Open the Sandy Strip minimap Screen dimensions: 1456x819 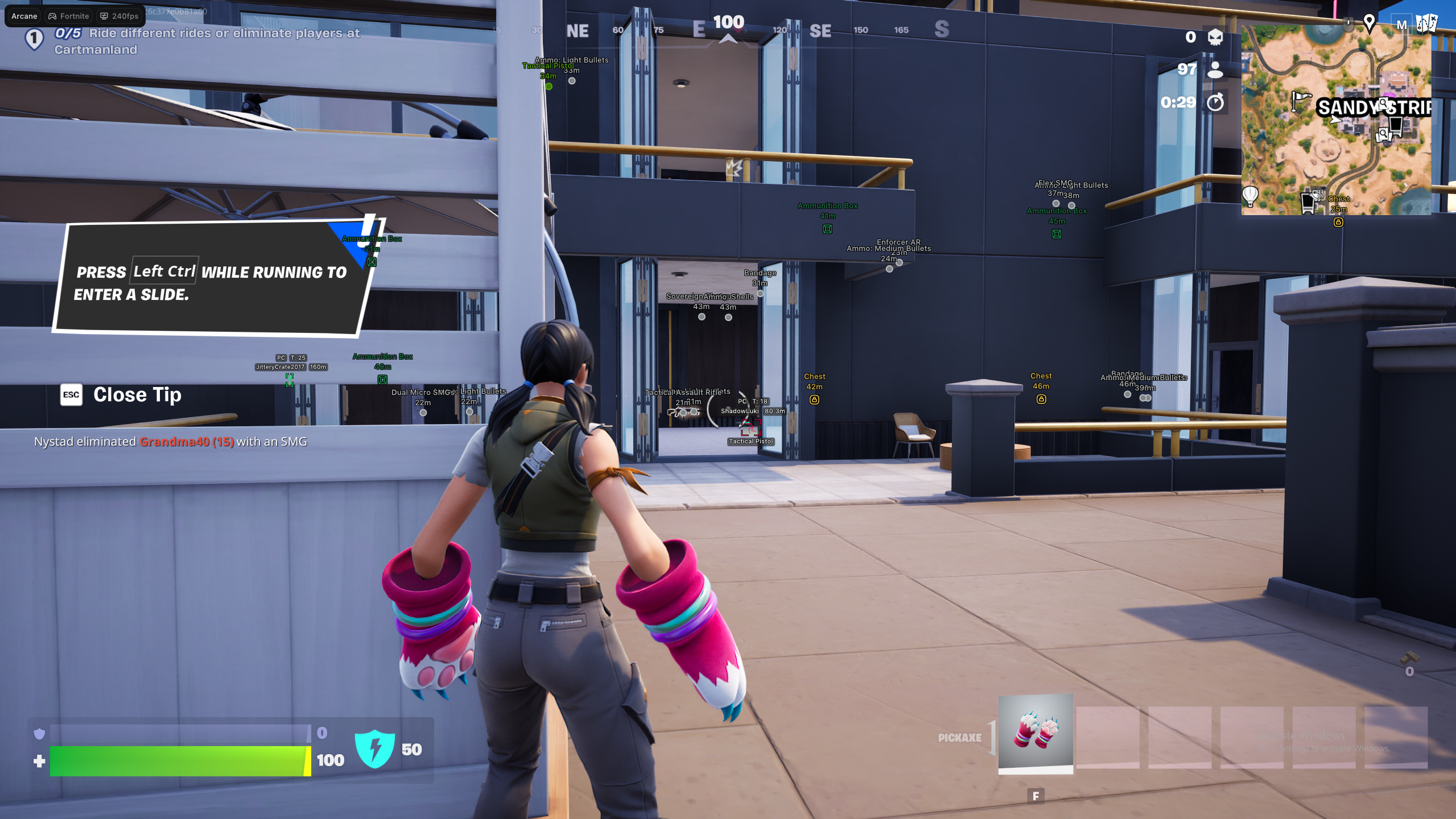tap(1335, 120)
